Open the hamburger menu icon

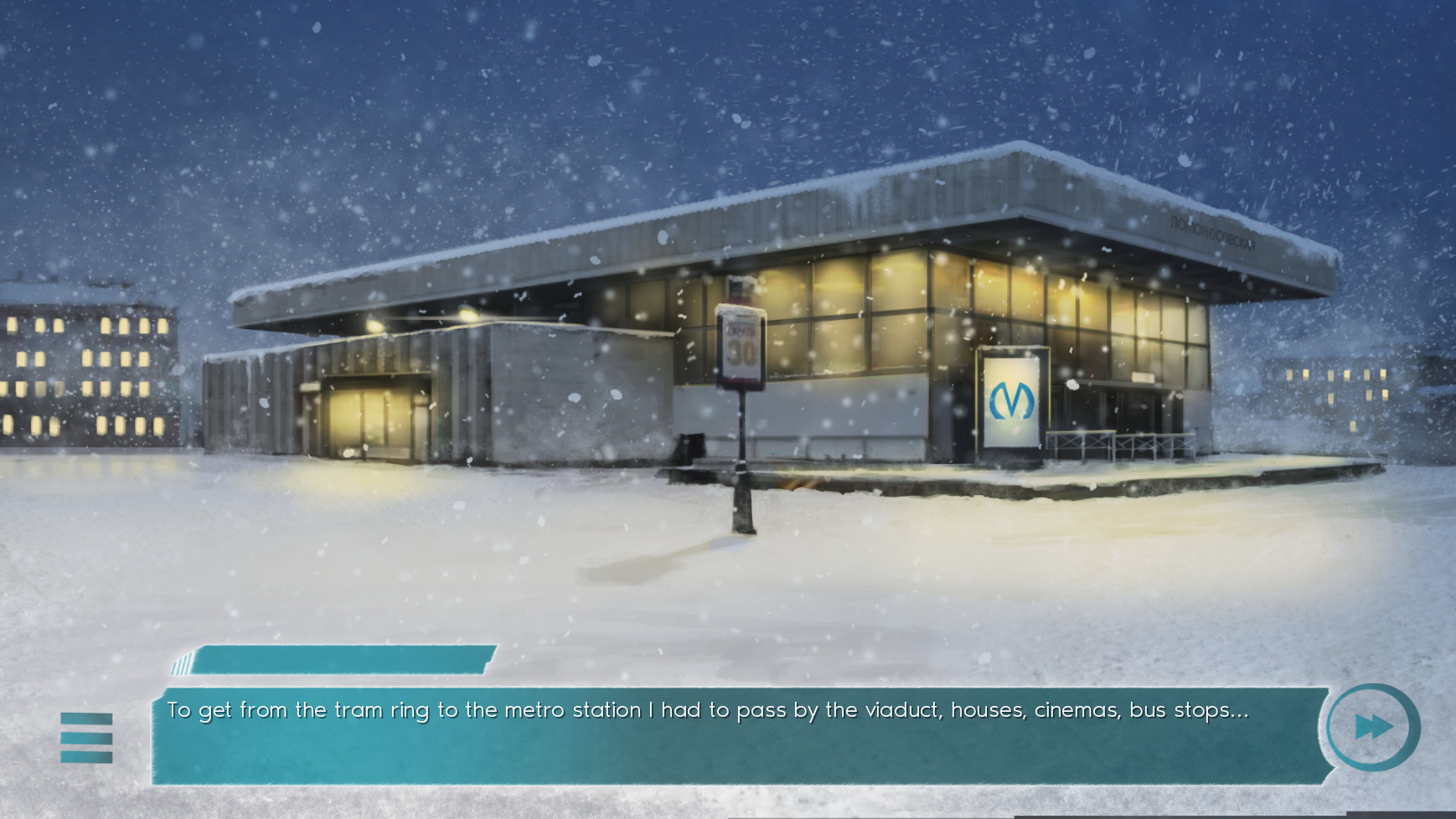(86, 738)
